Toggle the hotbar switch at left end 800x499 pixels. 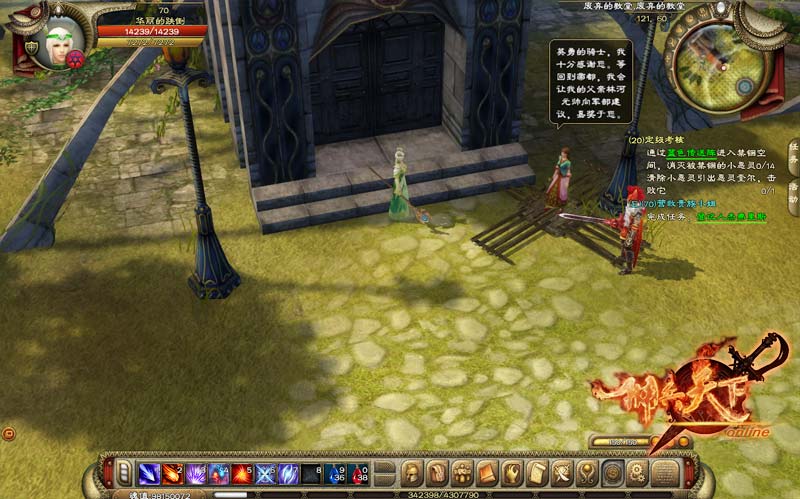click(x=124, y=473)
